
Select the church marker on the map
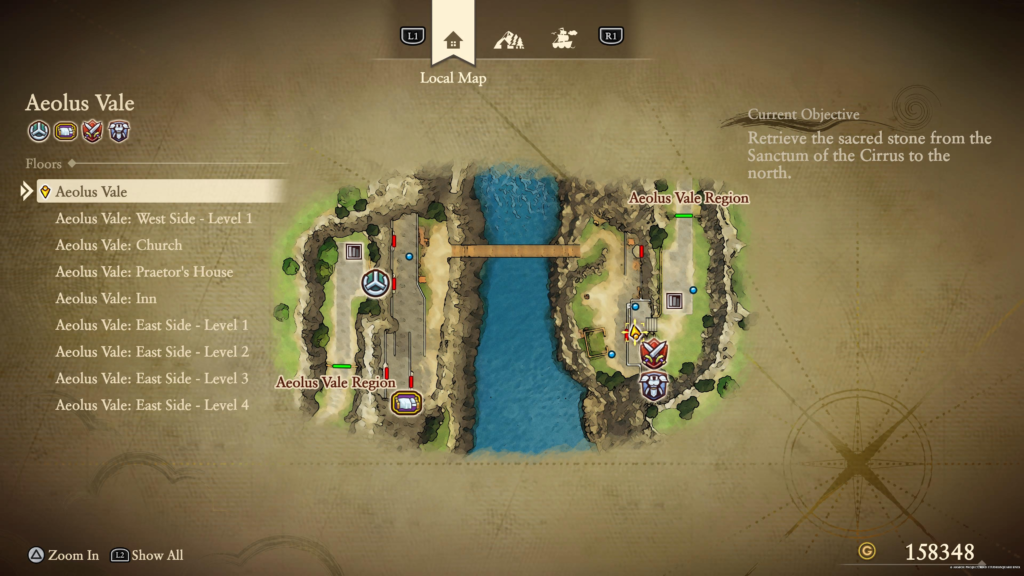(375, 283)
